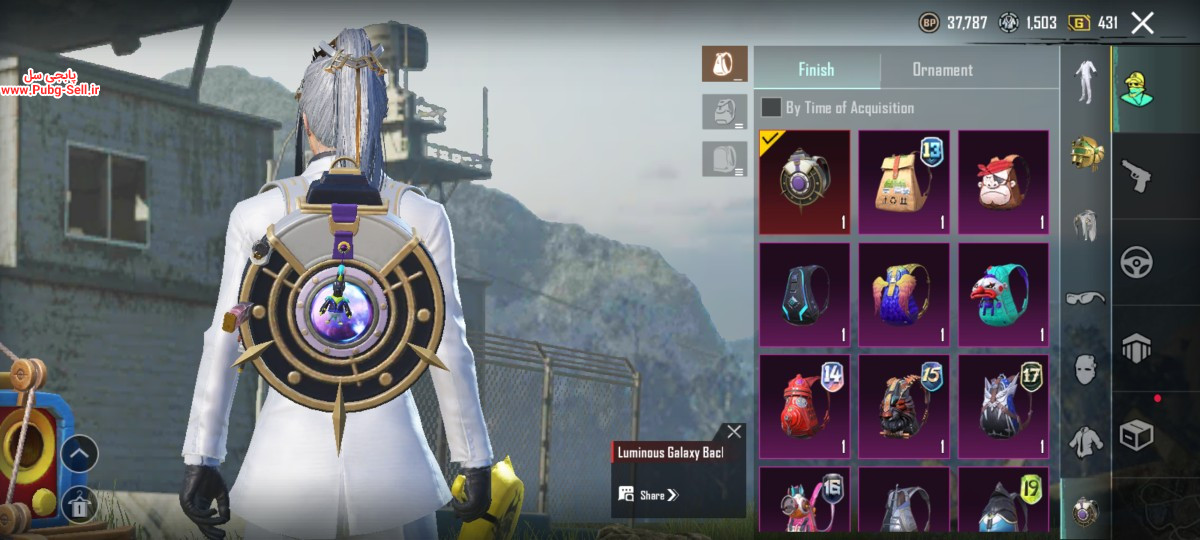Select the Finish tab
Screen dimensions: 1200x540
click(816, 70)
